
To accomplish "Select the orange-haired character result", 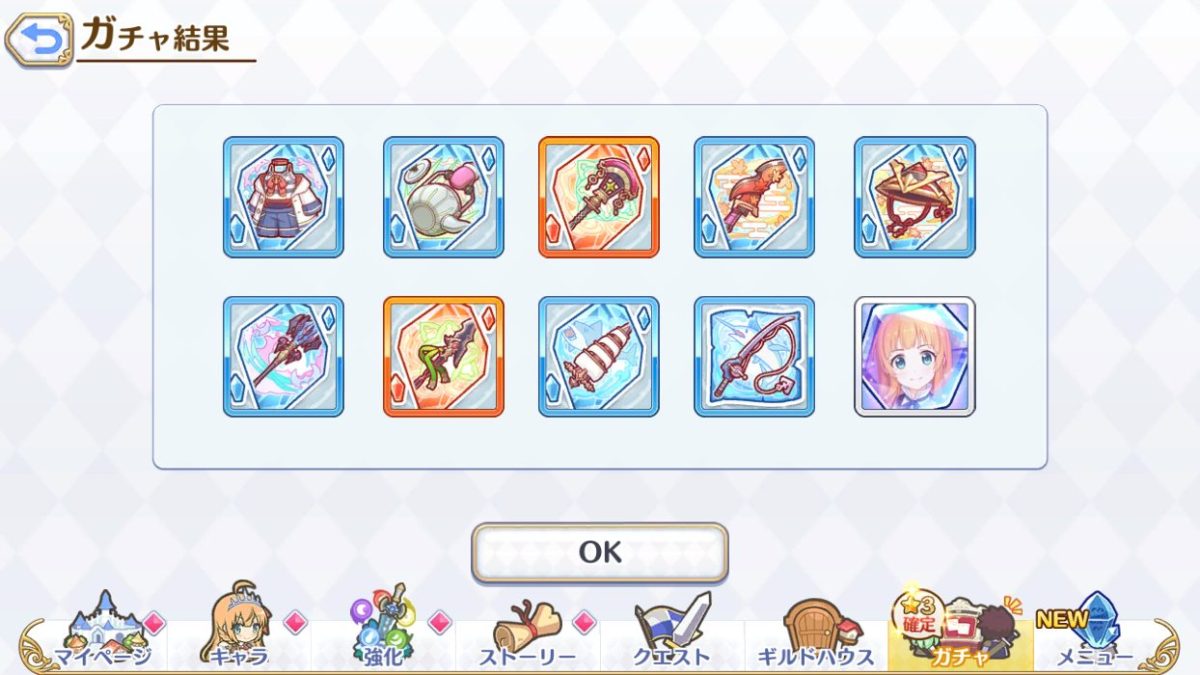I will click(x=914, y=356).
